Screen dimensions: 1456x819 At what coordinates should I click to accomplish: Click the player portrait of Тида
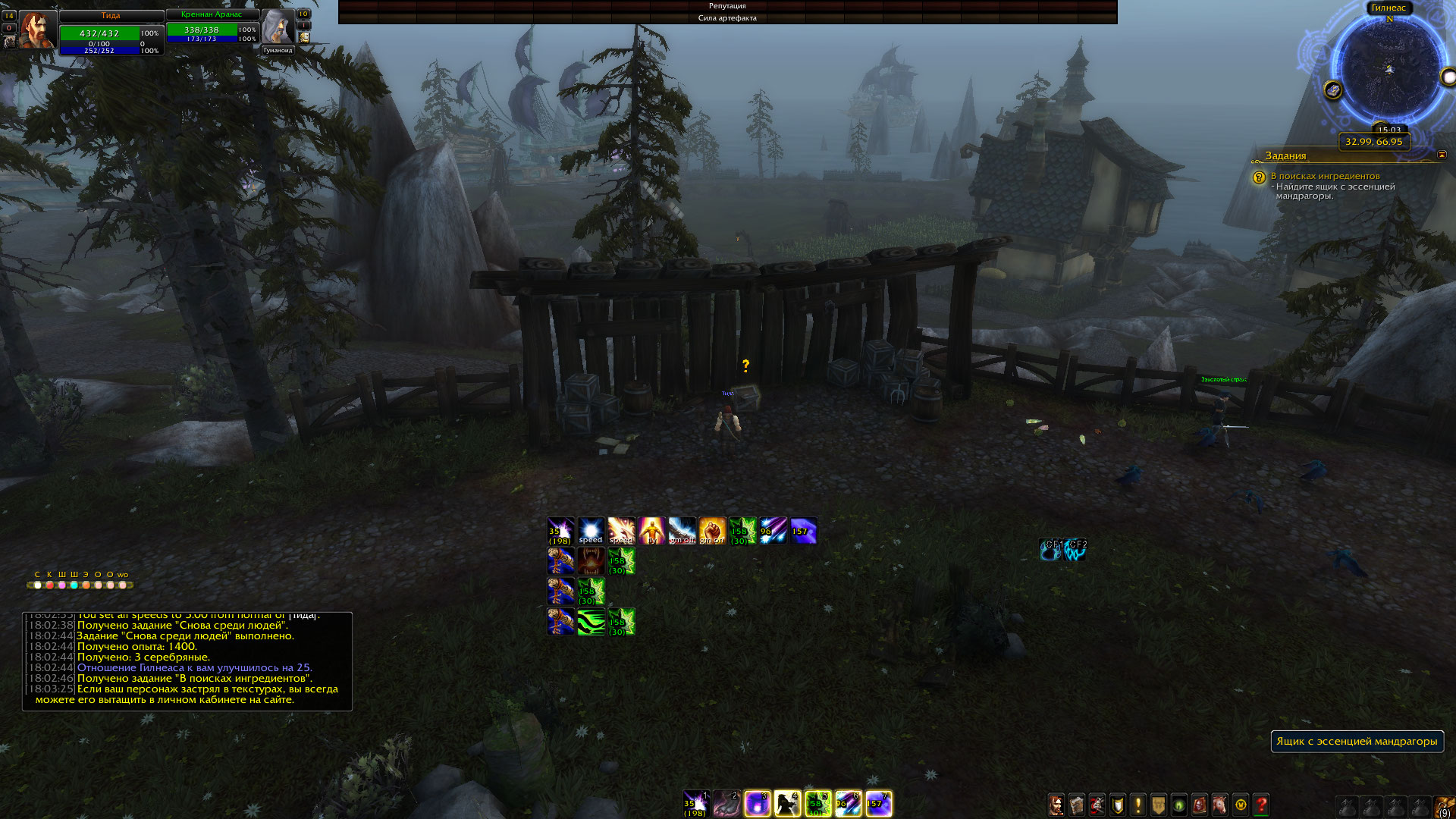pos(36,30)
